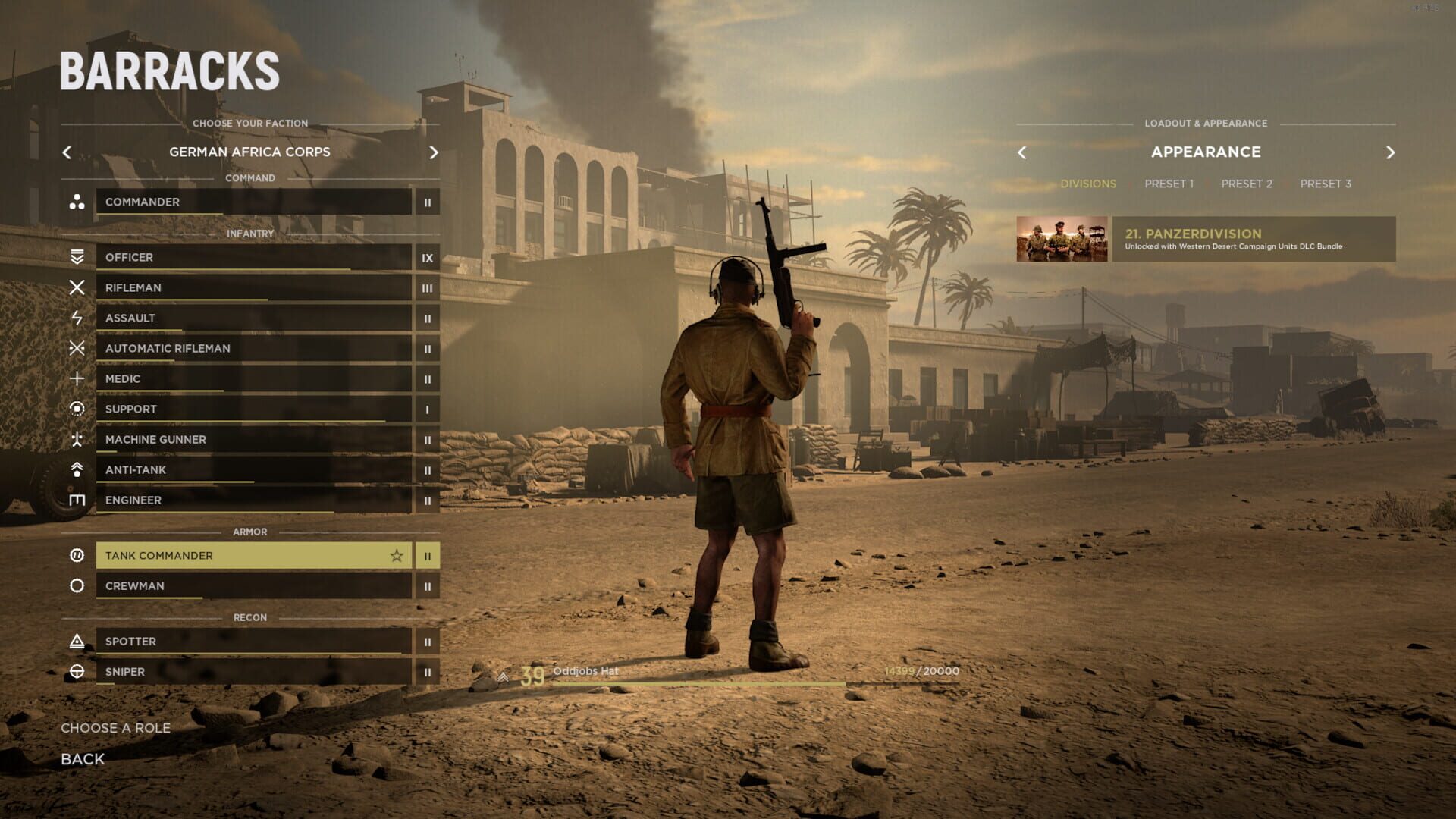Select the Crewman role row
The width and height of the screenshot is (1456, 819).
[x=250, y=586]
